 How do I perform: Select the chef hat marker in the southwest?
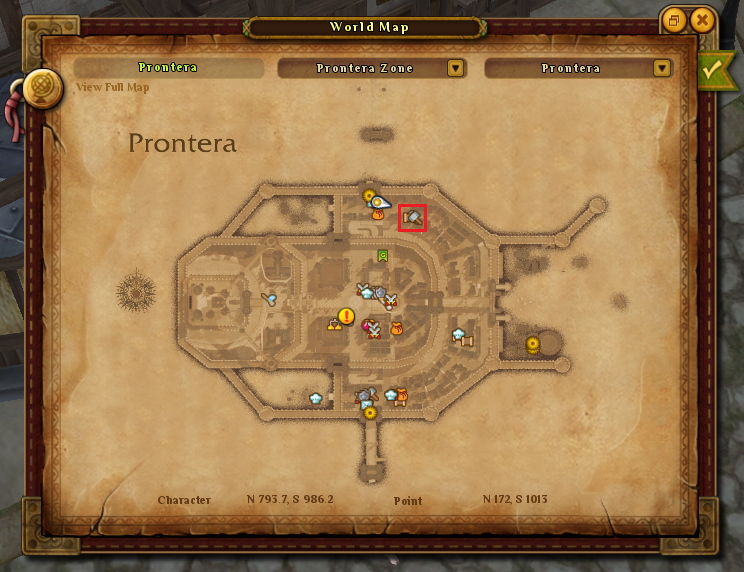point(317,397)
